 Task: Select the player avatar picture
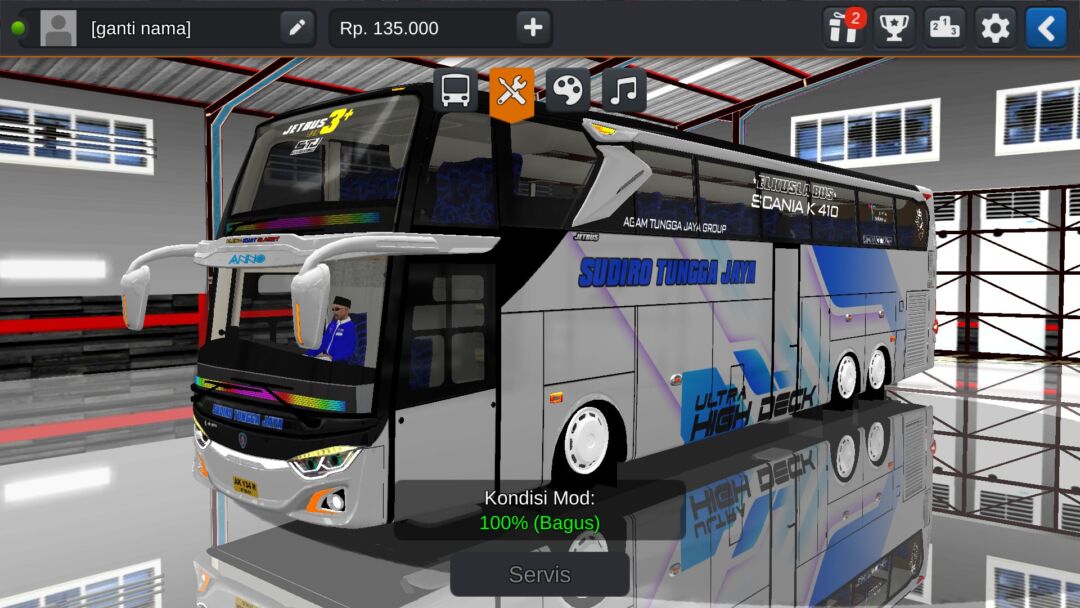pos(58,28)
